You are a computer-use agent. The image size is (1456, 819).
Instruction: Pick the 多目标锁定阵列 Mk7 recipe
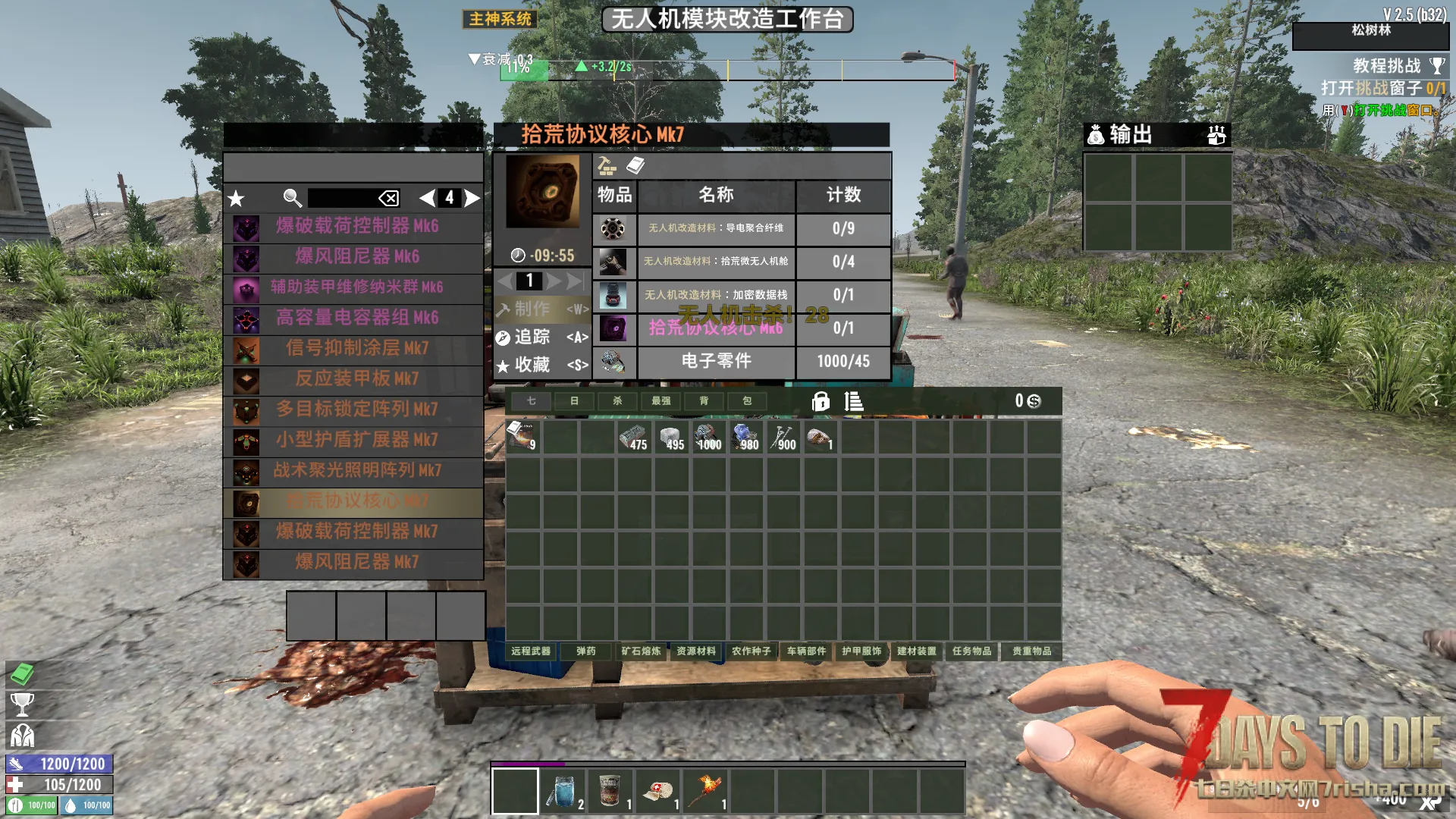click(x=356, y=409)
